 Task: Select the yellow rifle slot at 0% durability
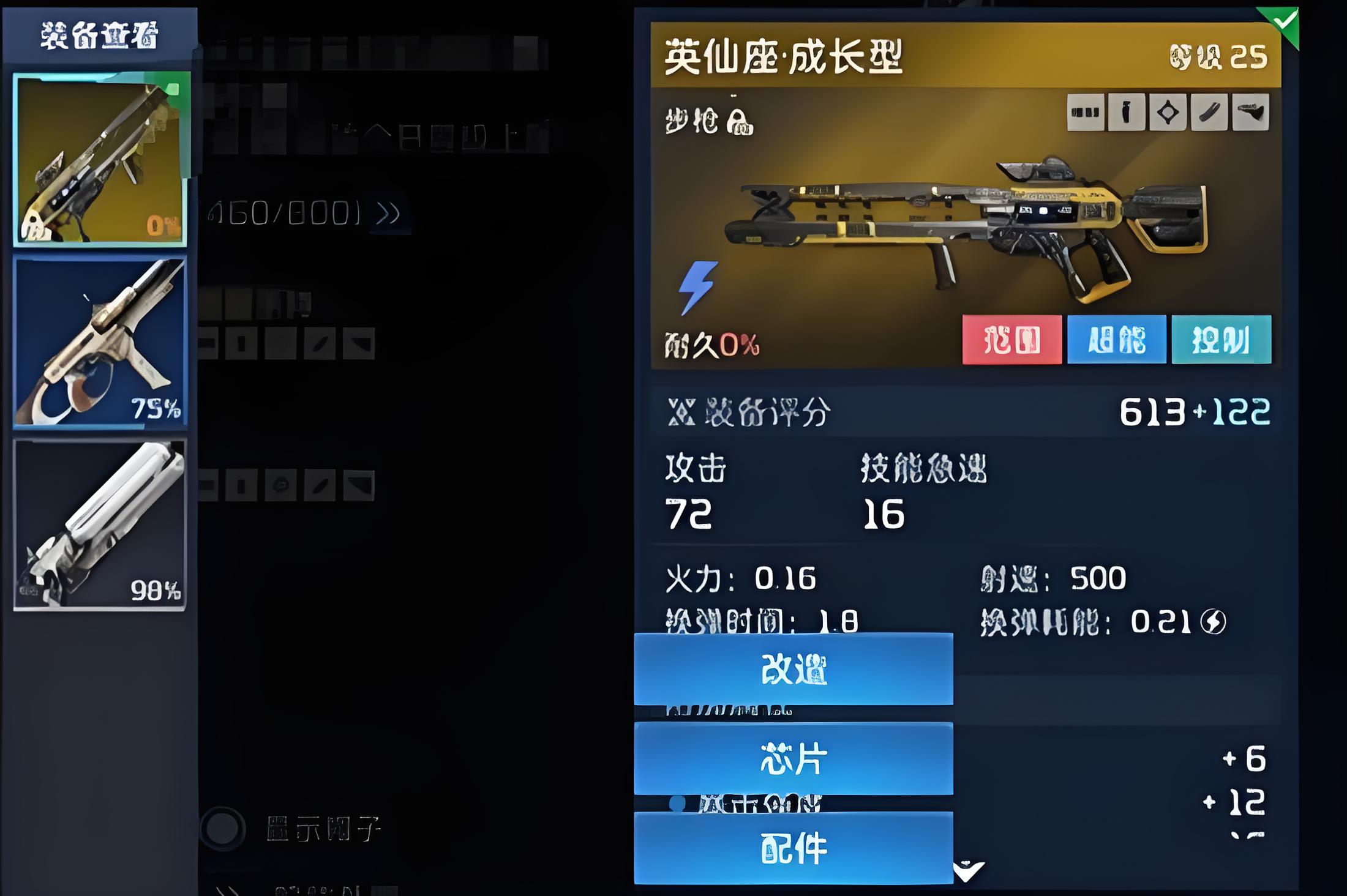[x=100, y=159]
